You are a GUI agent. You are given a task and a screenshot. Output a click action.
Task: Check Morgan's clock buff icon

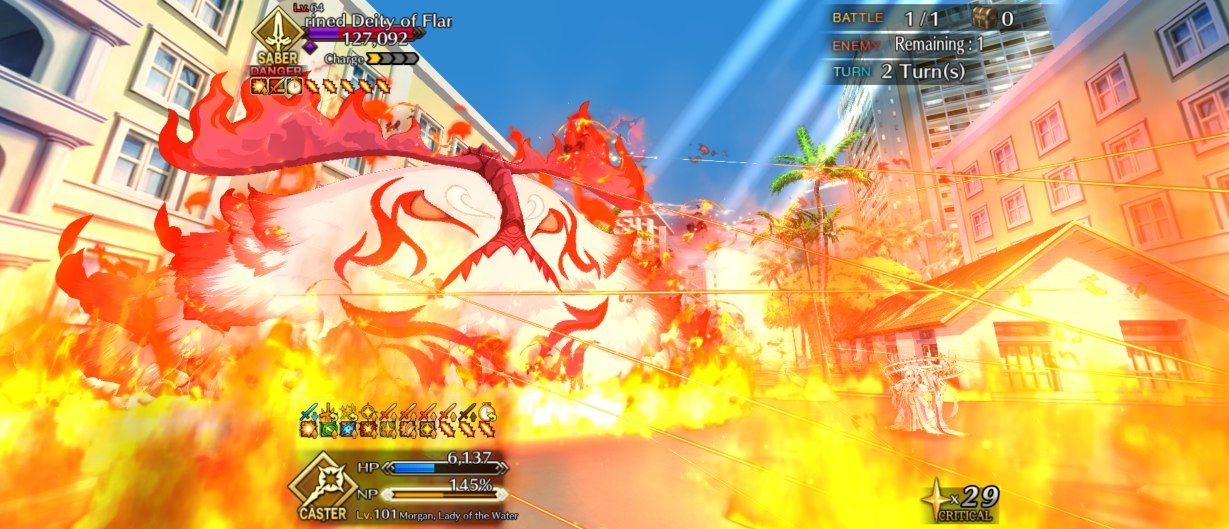(485, 411)
